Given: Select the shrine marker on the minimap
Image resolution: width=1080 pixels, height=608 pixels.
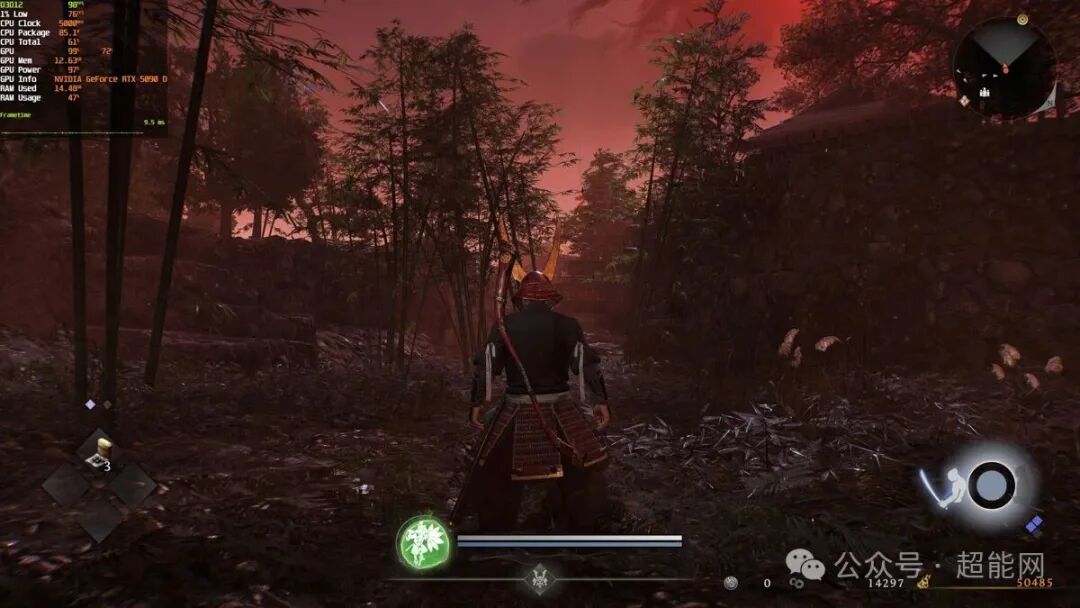Looking at the screenshot, I should point(984,92).
